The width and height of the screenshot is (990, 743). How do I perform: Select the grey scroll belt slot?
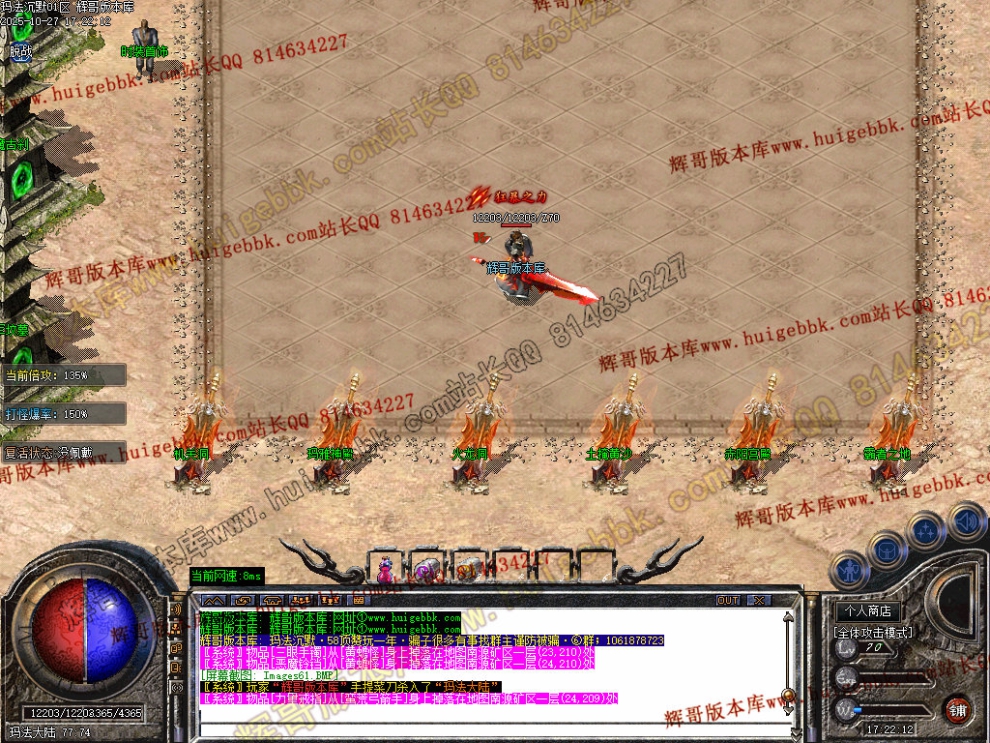(469, 569)
